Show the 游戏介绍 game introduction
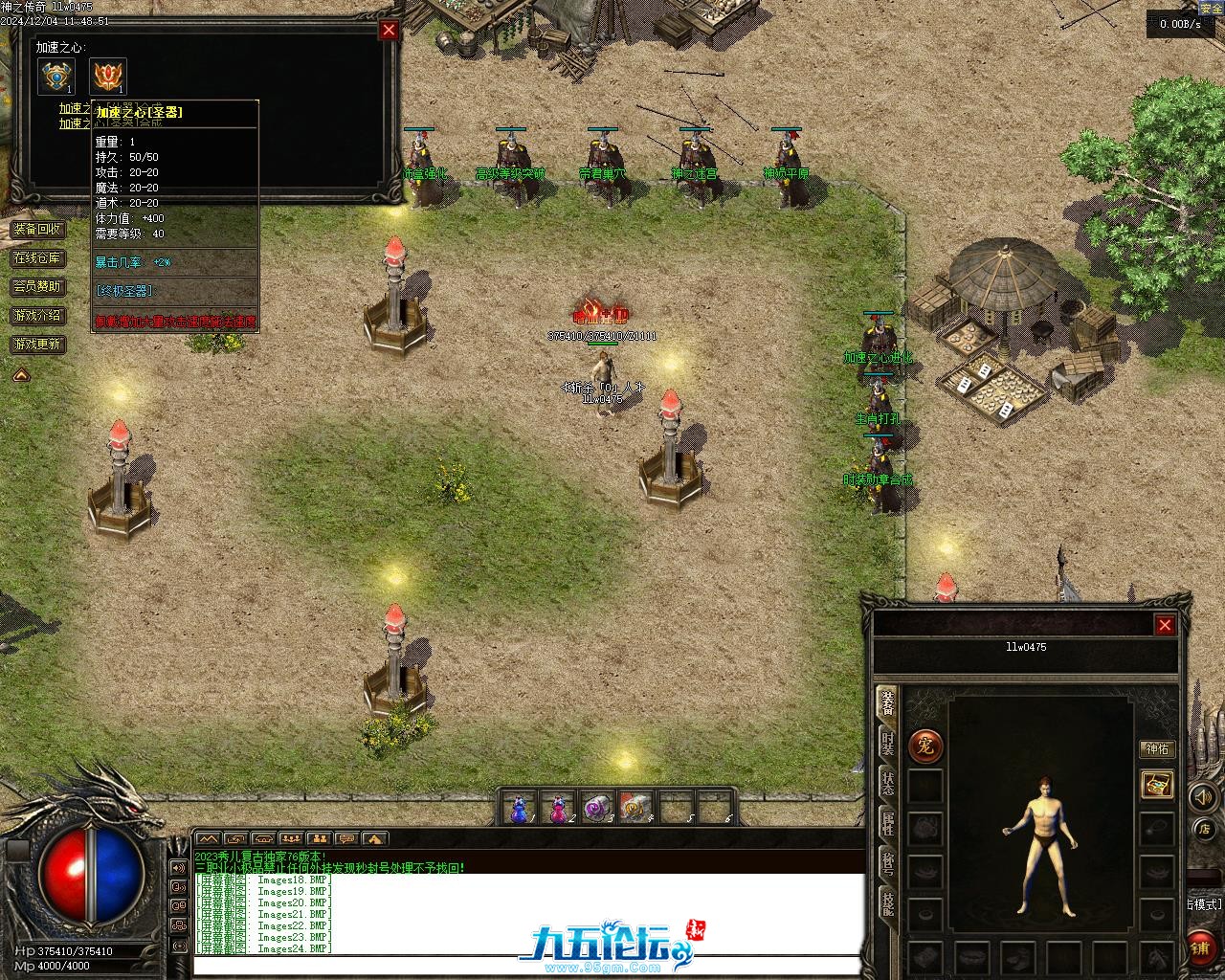Screen dimensions: 1225x980 [x=37, y=316]
